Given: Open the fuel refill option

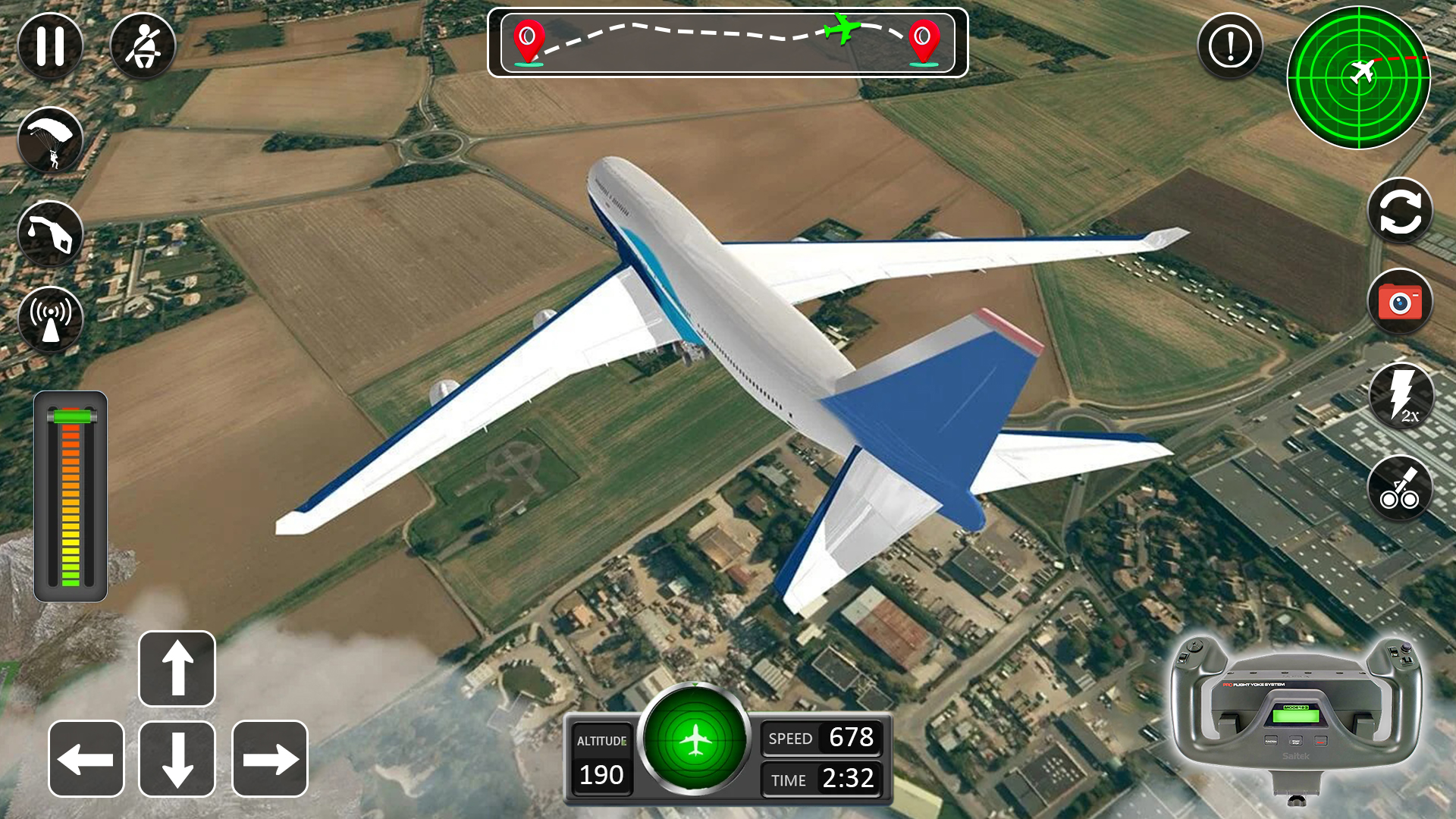Looking at the screenshot, I should point(50,234).
